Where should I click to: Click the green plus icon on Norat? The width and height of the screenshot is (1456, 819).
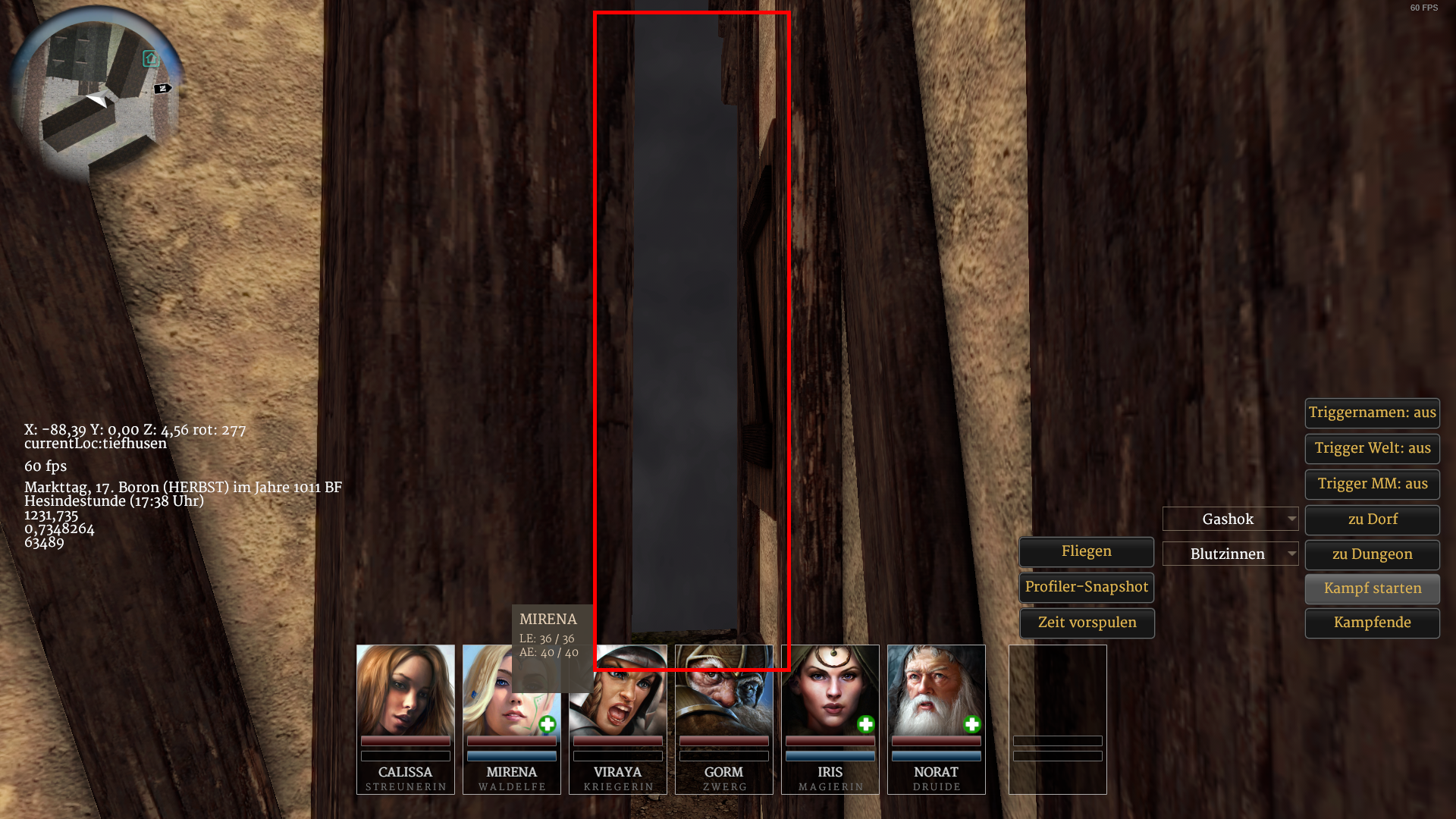971,725
